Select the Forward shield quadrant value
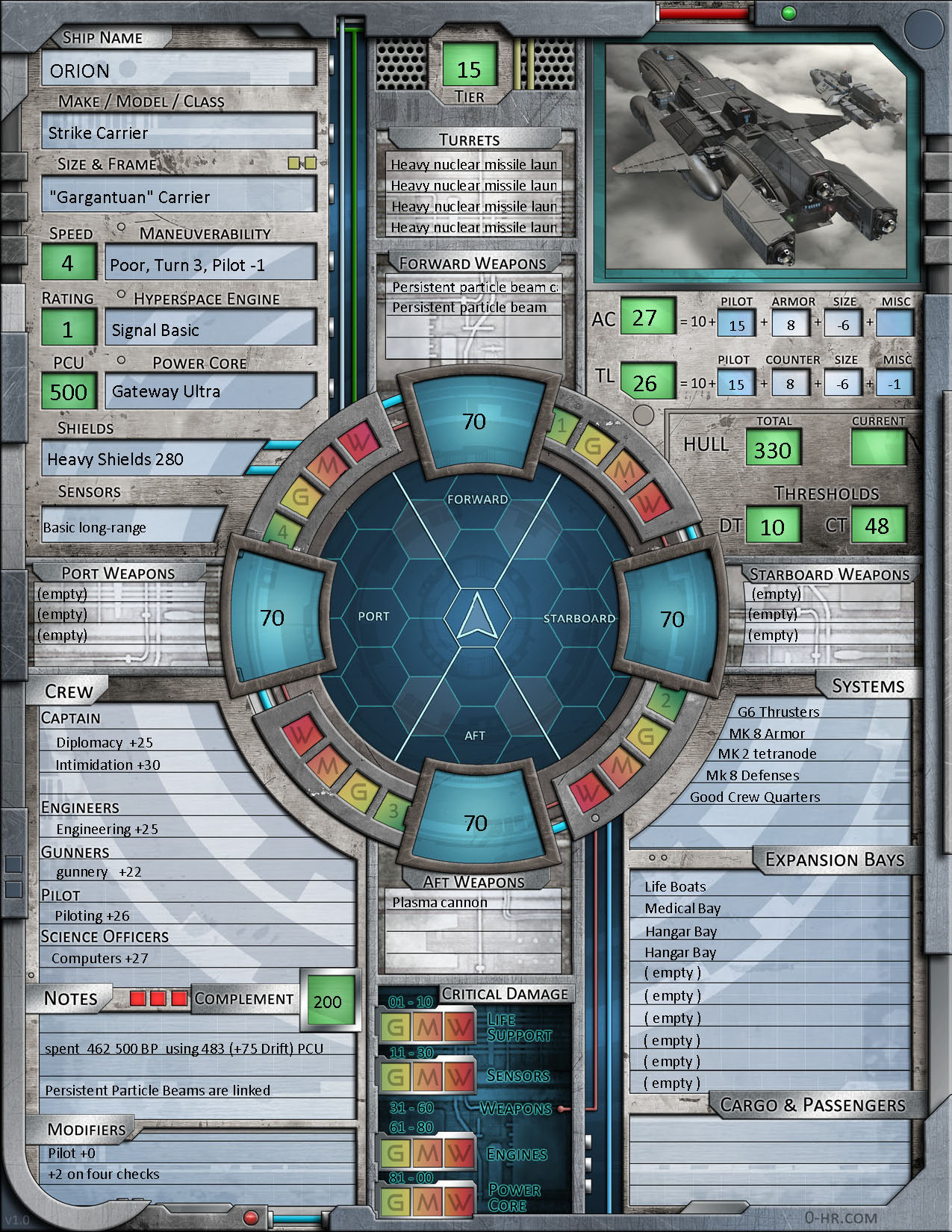952x1232 pixels. [474, 422]
